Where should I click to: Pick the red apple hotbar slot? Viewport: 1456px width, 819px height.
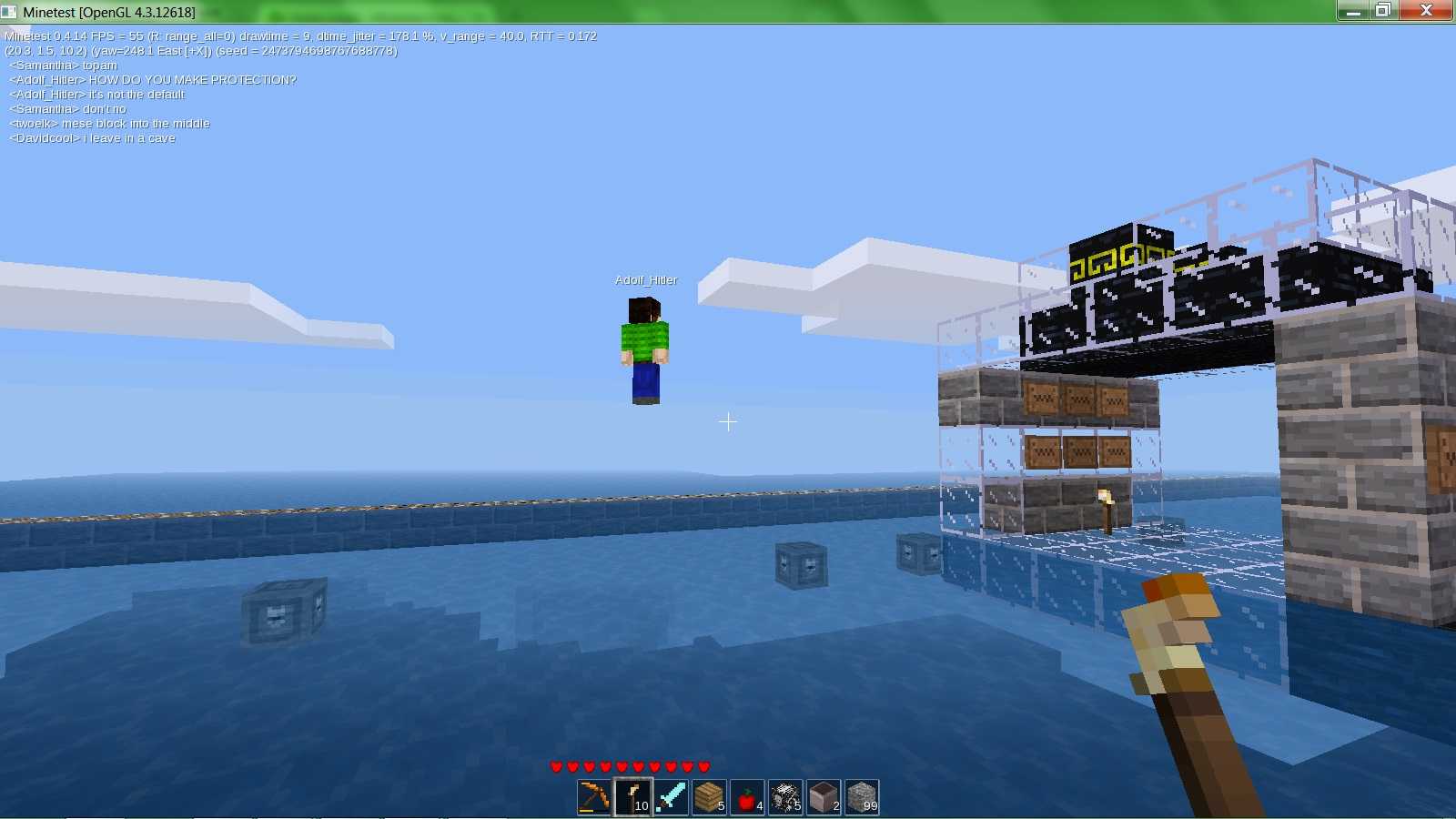coord(747,797)
